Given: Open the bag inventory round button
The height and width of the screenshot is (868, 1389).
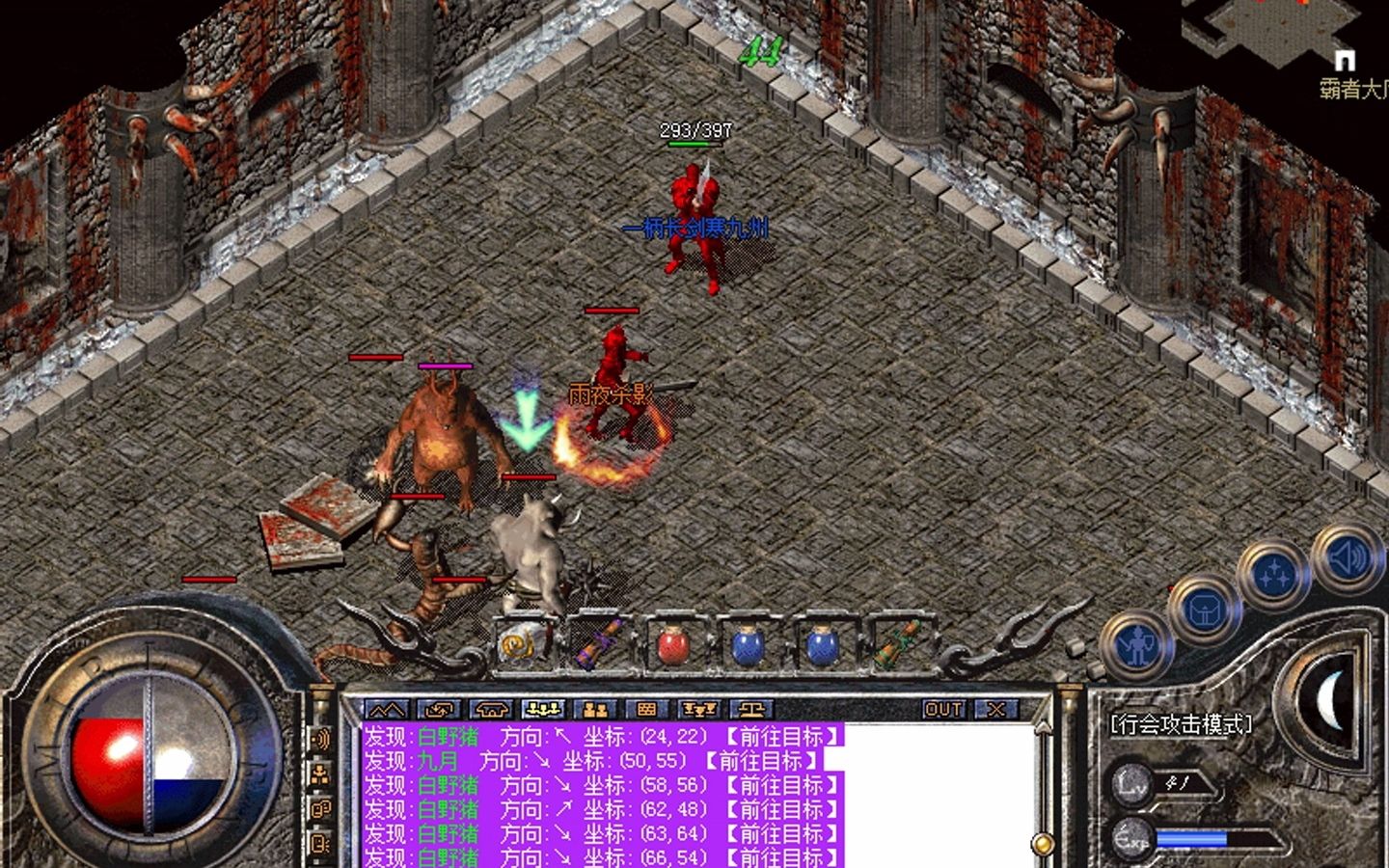Looking at the screenshot, I should tap(1203, 609).
